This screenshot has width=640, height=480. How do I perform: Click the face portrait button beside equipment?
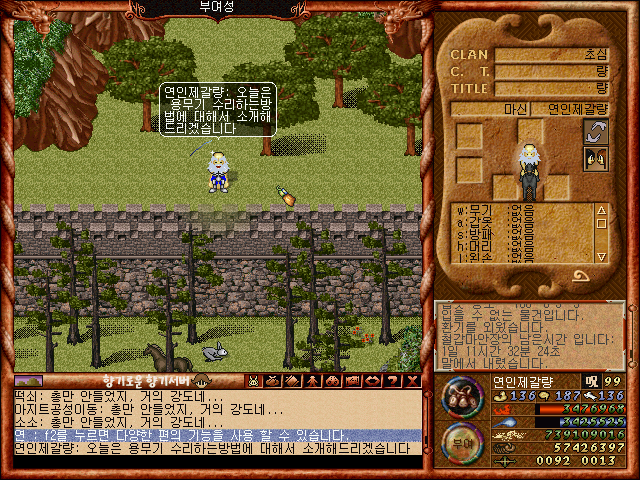[x=597, y=158]
